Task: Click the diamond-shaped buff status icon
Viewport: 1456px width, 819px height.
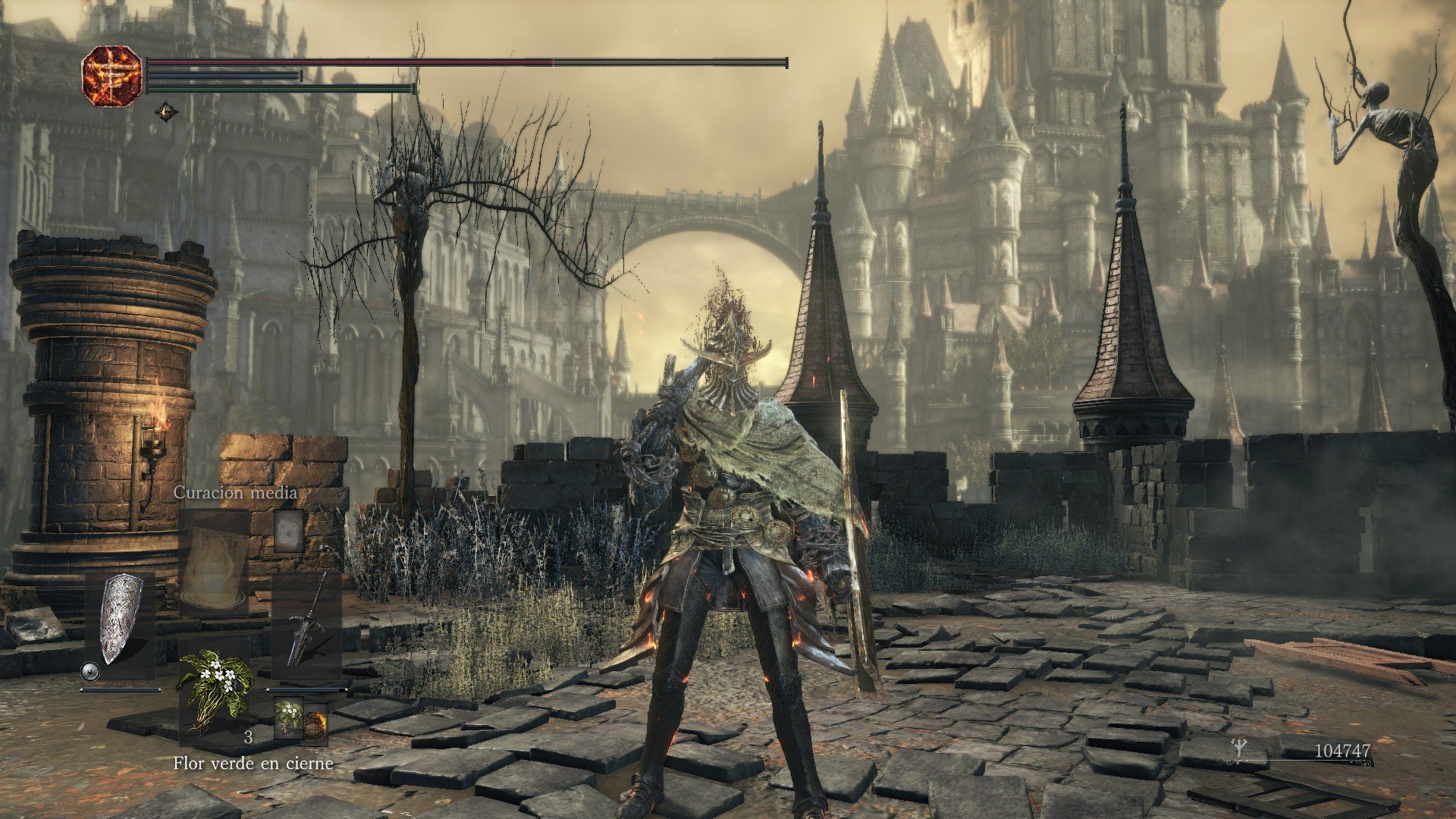Action: tap(167, 113)
